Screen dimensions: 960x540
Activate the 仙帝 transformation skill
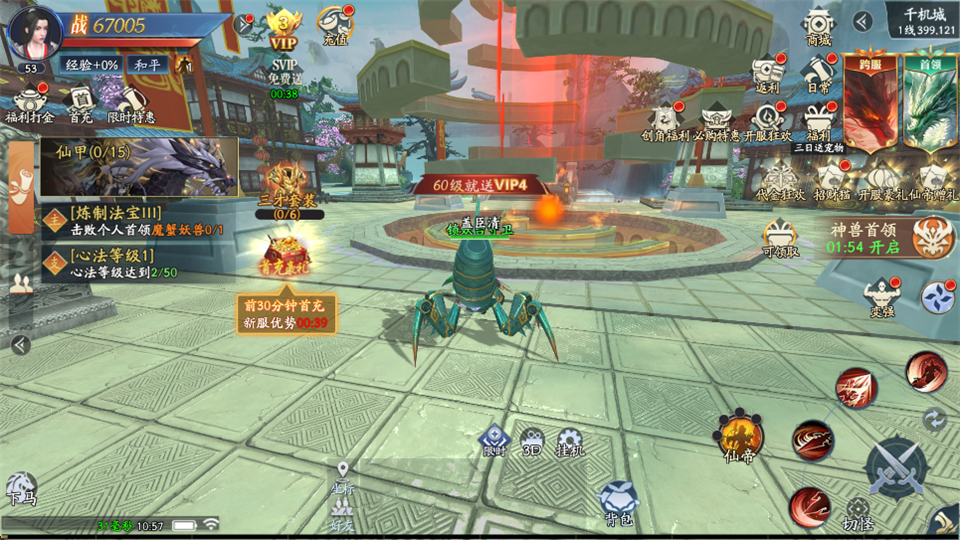tap(738, 435)
